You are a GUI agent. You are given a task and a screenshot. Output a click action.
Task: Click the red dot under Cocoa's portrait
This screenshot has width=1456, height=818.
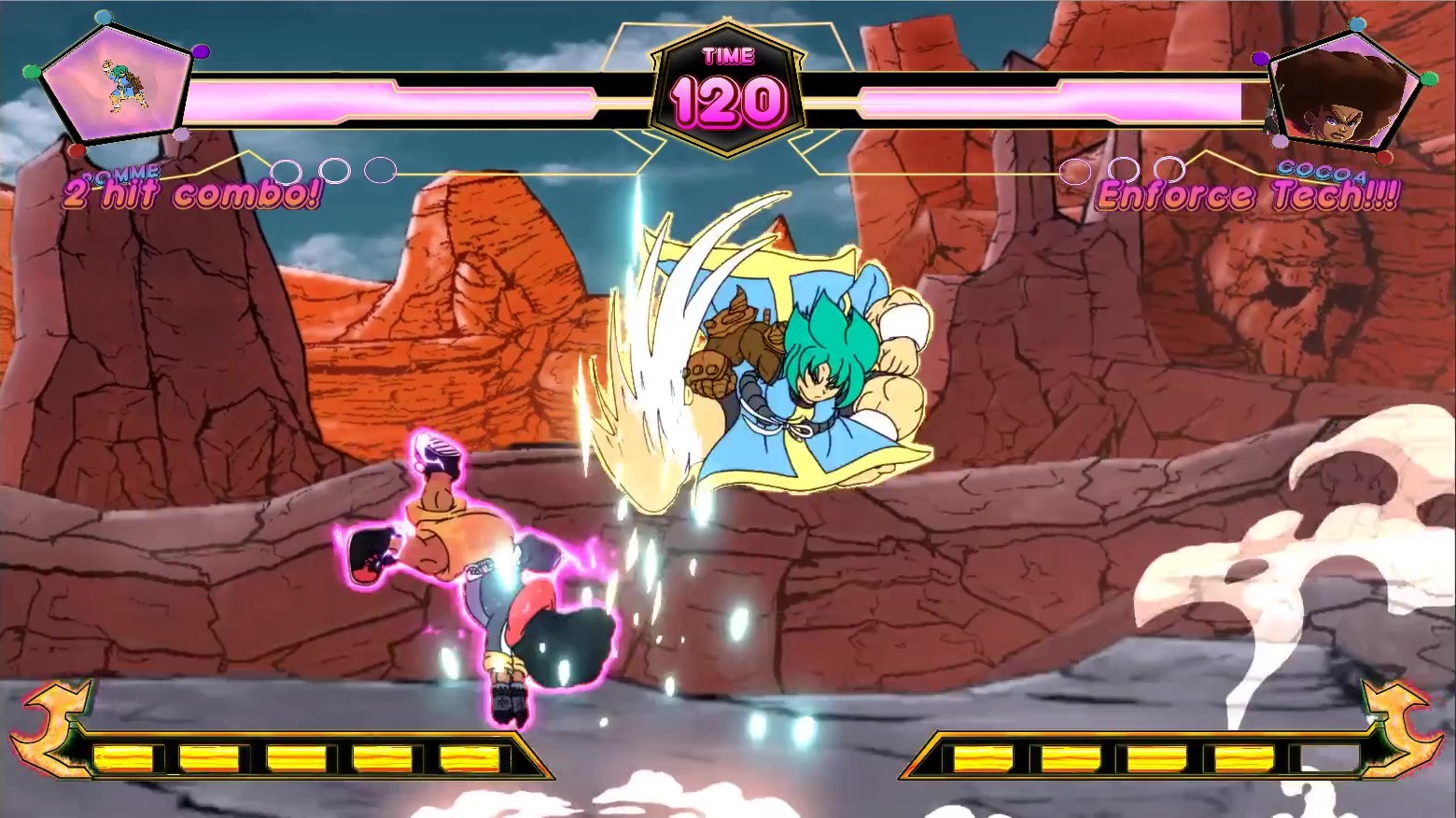[1385, 157]
